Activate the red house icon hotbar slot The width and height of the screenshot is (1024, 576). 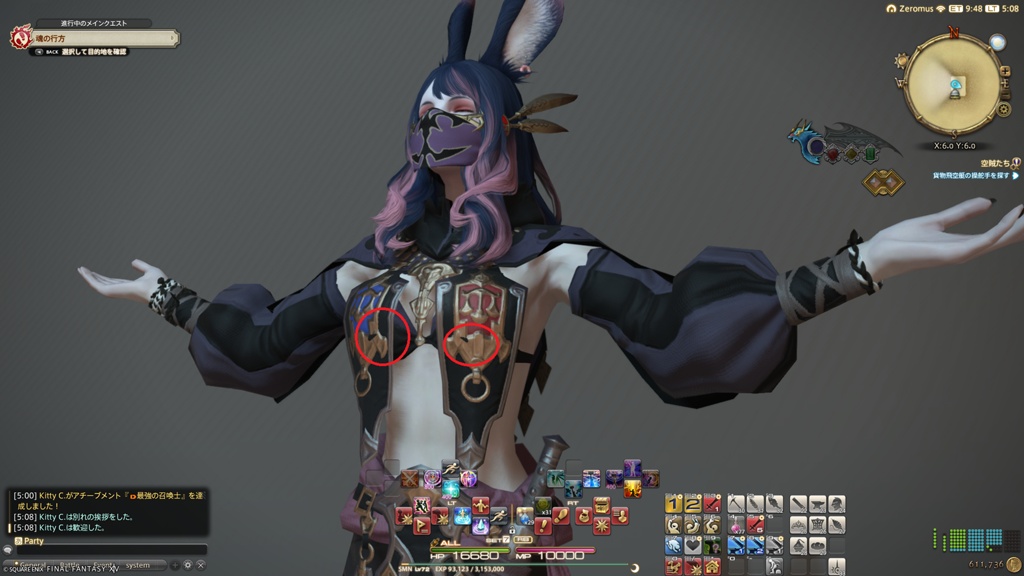pyautogui.click(x=711, y=567)
